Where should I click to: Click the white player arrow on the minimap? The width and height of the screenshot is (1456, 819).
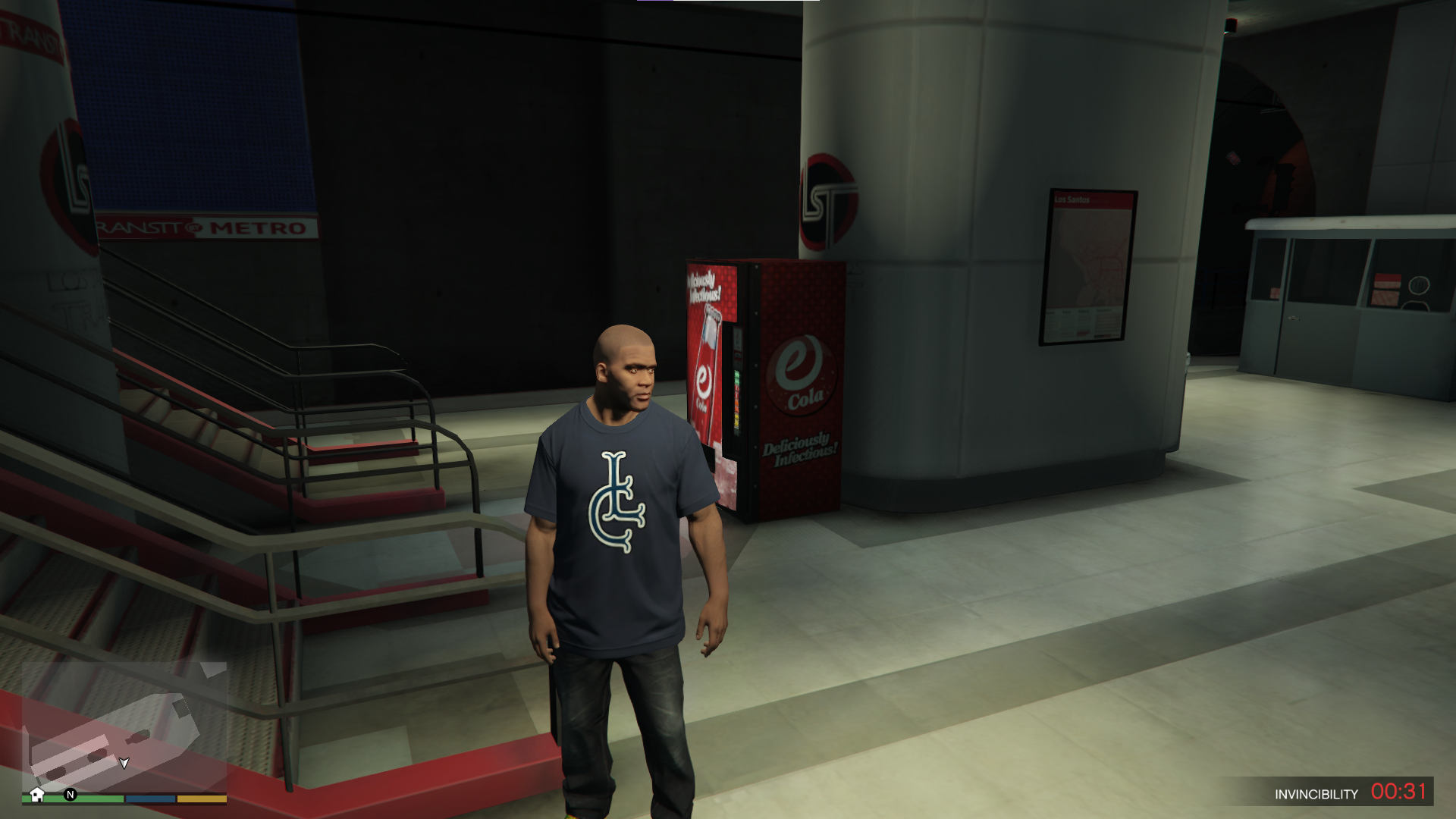coord(124,764)
